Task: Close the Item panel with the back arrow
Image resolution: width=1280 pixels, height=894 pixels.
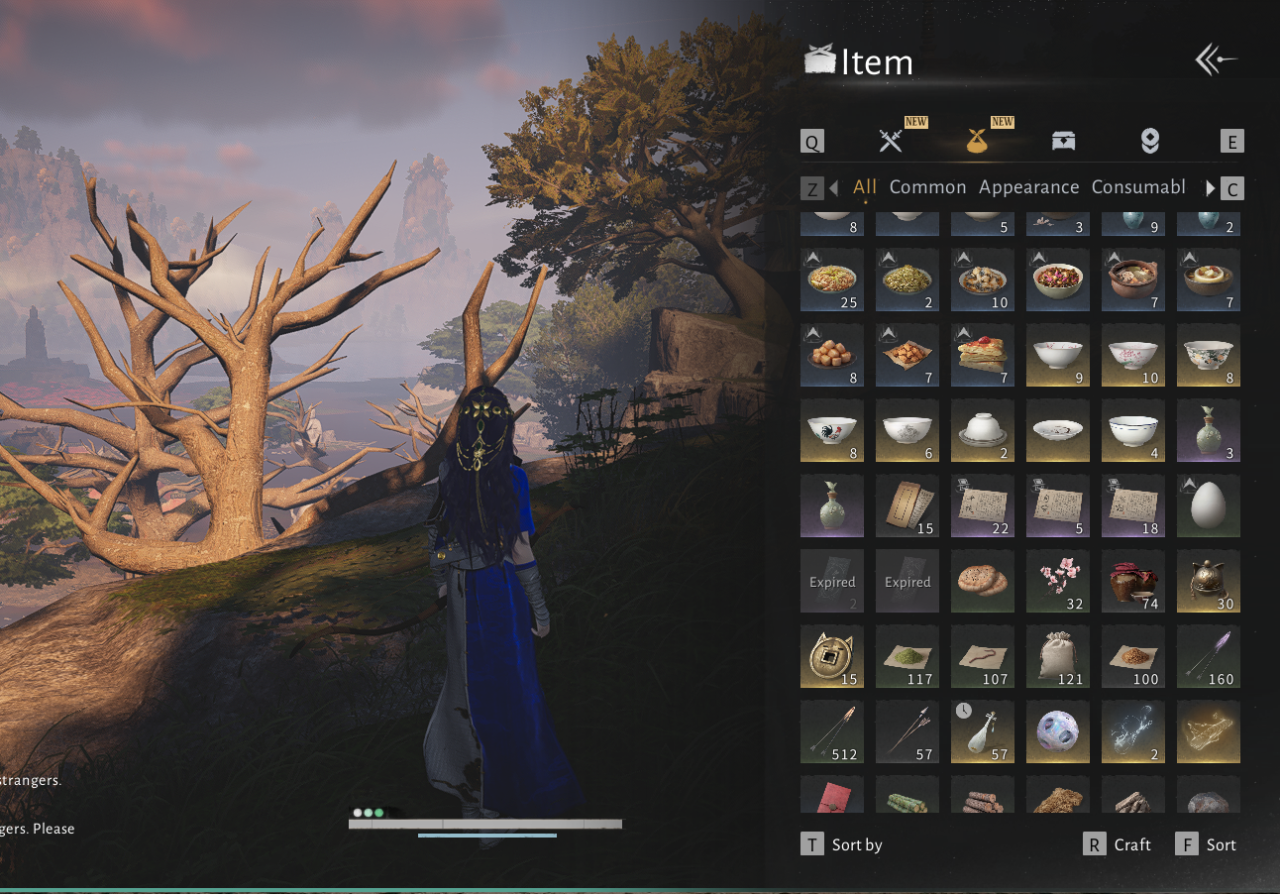Action: tap(1216, 61)
